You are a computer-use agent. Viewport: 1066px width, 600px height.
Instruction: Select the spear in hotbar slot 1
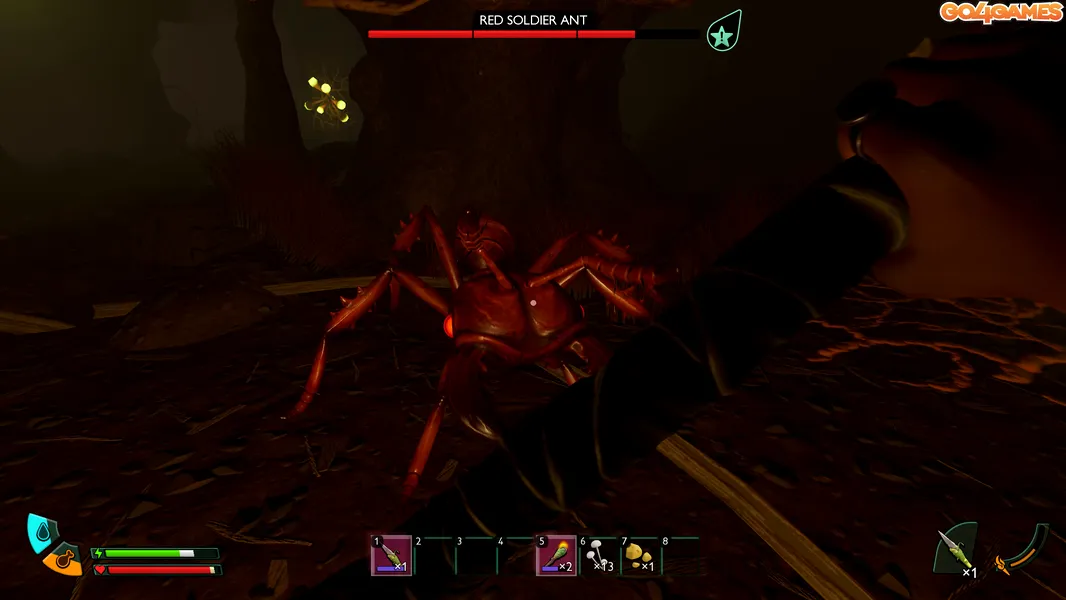[x=392, y=556]
